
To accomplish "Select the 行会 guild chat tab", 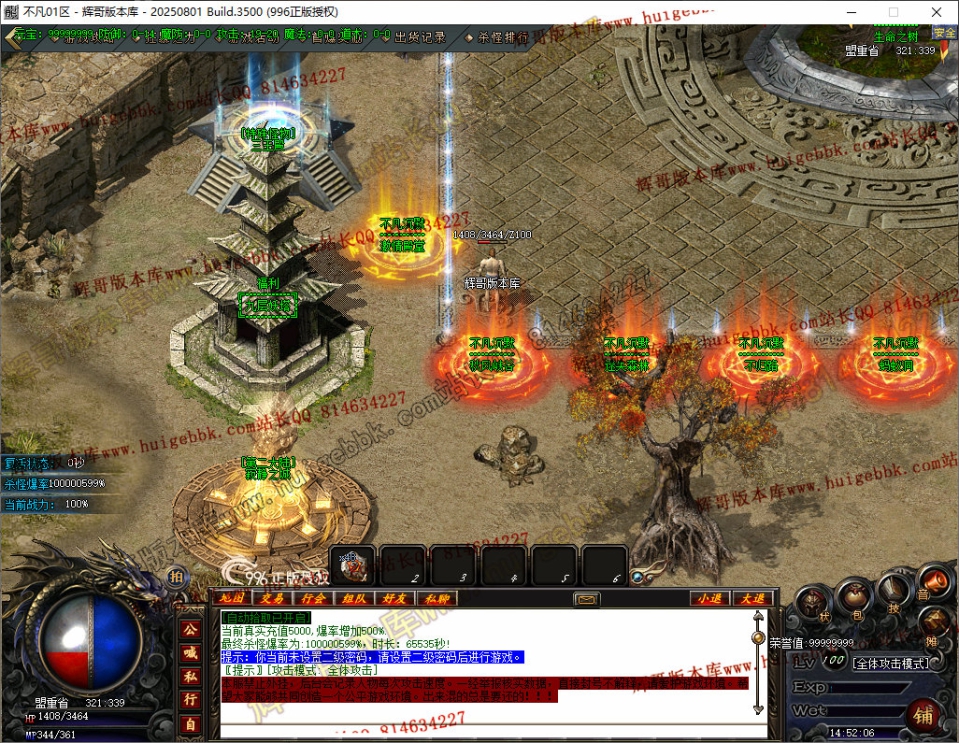I will pyautogui.click(x=312, y=598).
